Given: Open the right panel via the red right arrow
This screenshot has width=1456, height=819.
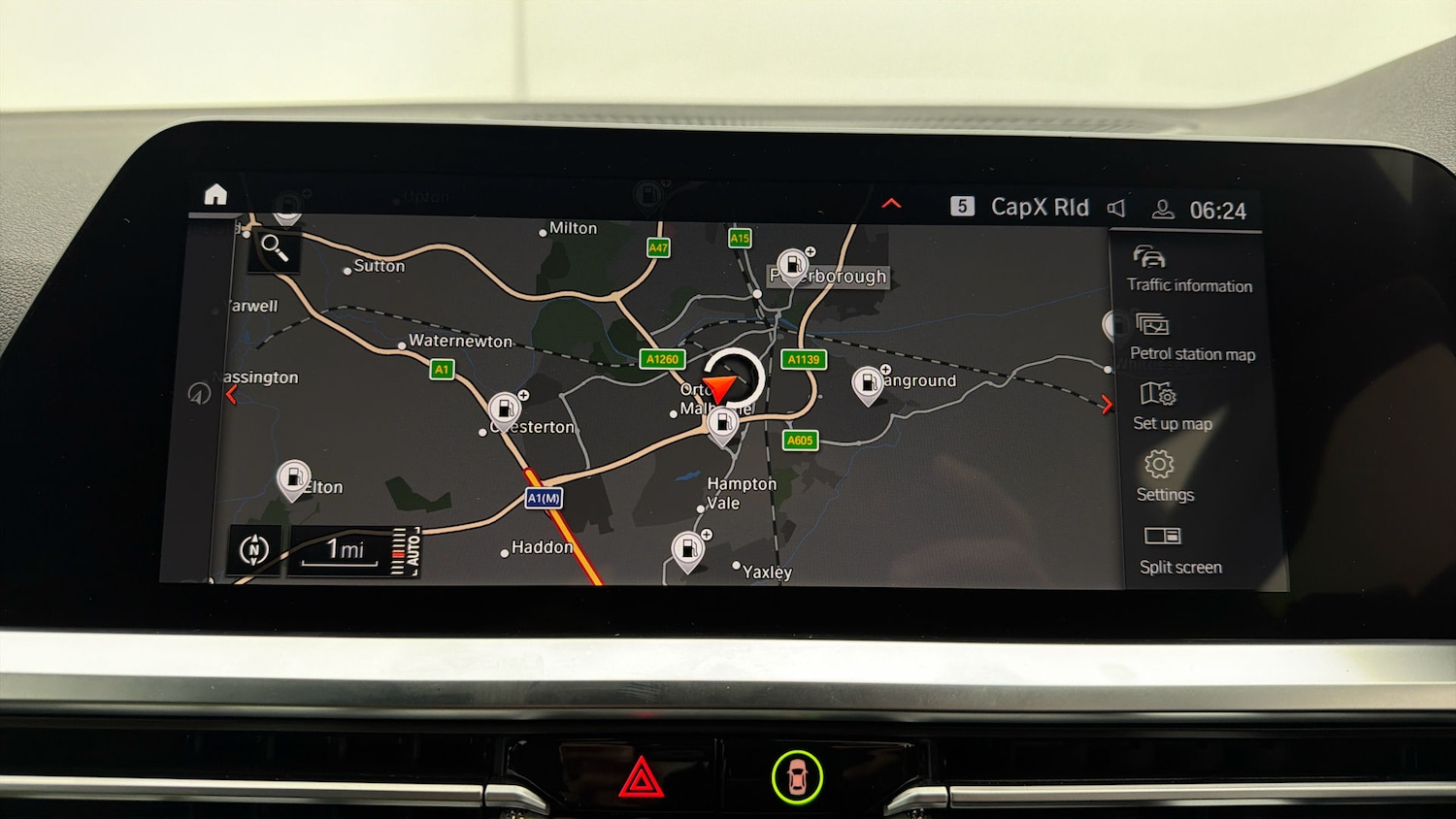Looking at the screenshot, I should [1107, 405].
